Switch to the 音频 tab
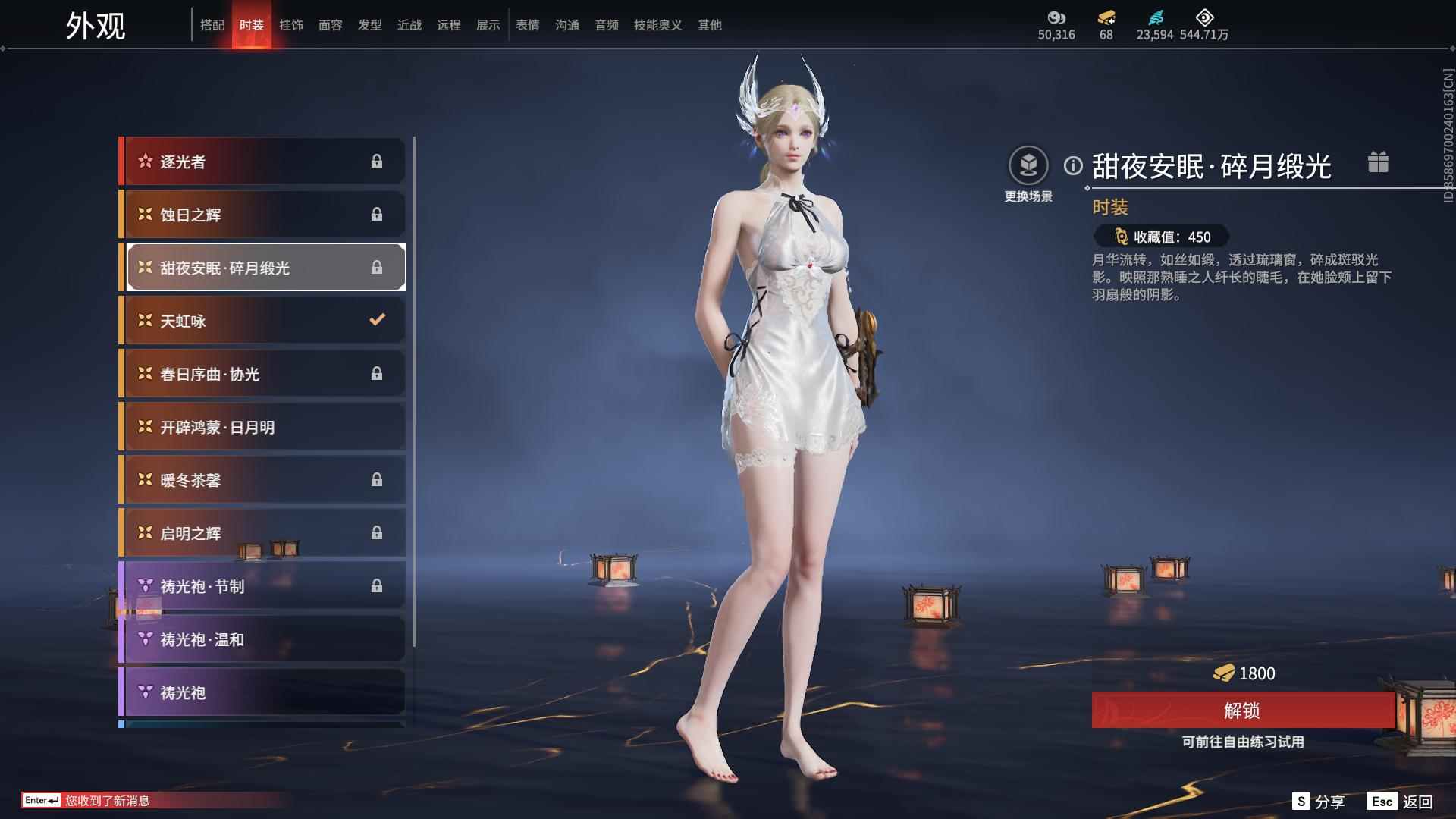This screenshot has height=819, width=1456. 606,24
